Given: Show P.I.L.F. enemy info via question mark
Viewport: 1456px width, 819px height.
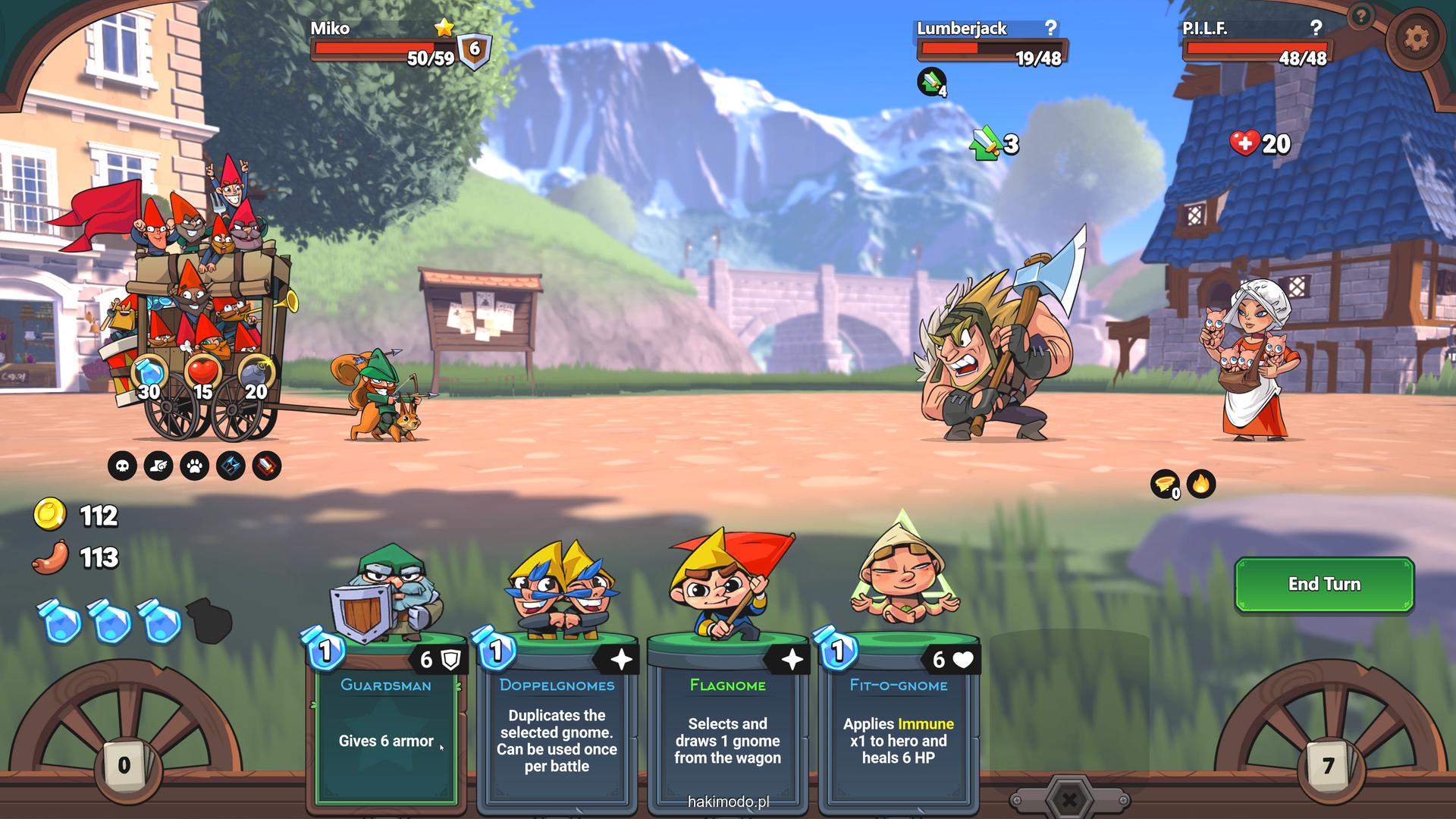Looking at the screenshot, I should (x=1316, y=28).
